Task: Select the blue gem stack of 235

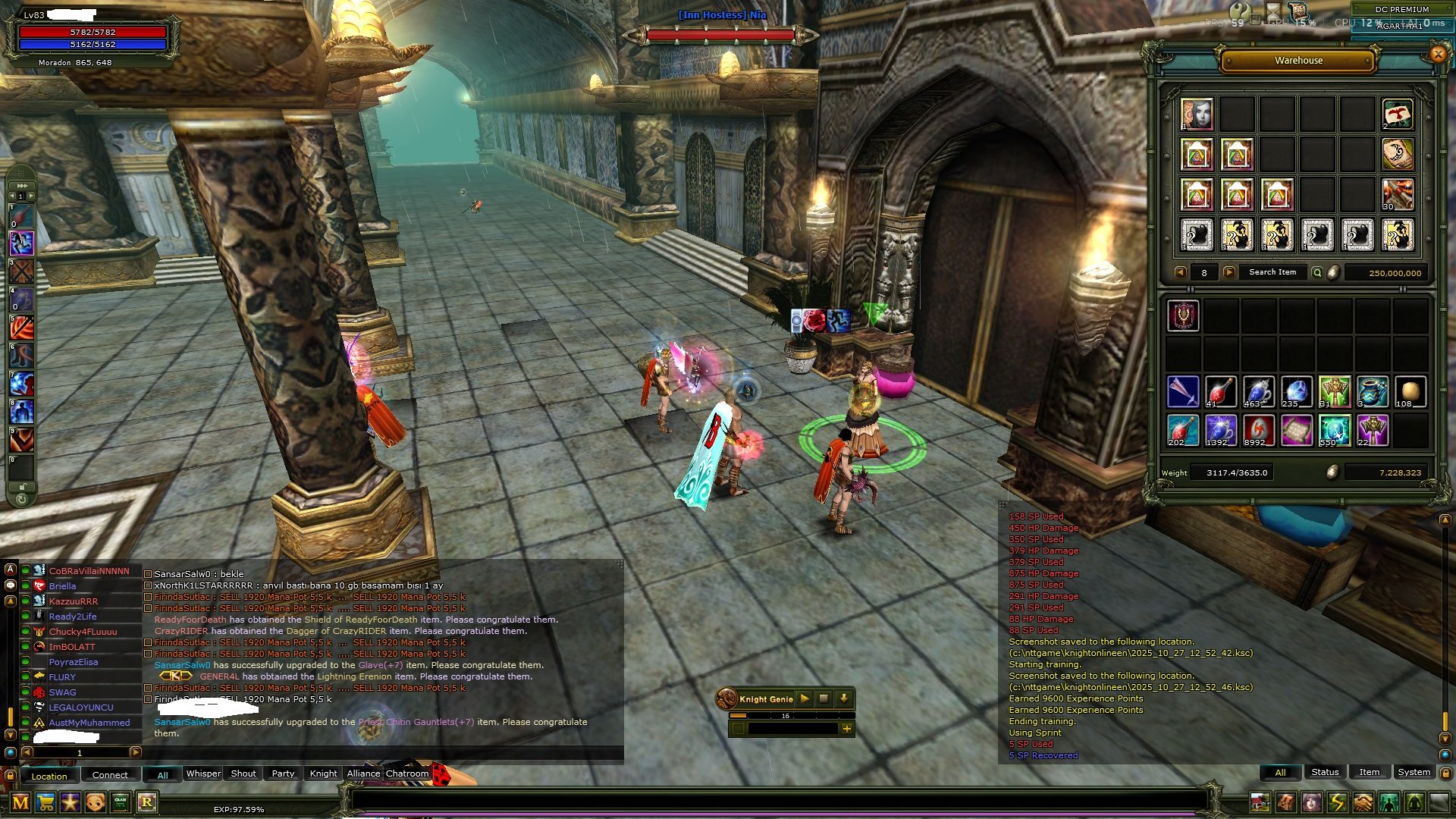Action: point(1296,392)
